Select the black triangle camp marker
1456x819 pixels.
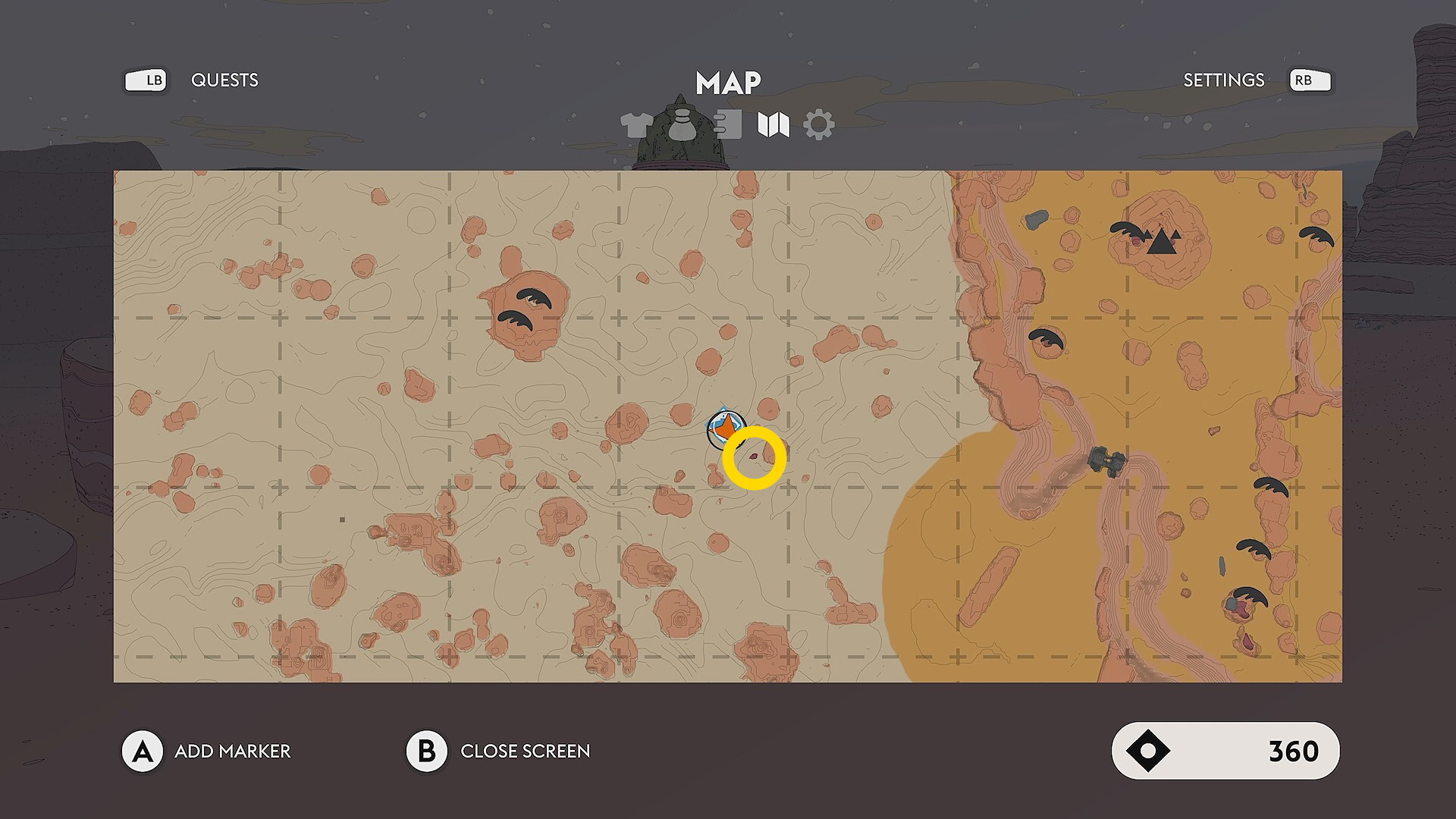(x=1161, y=242)
